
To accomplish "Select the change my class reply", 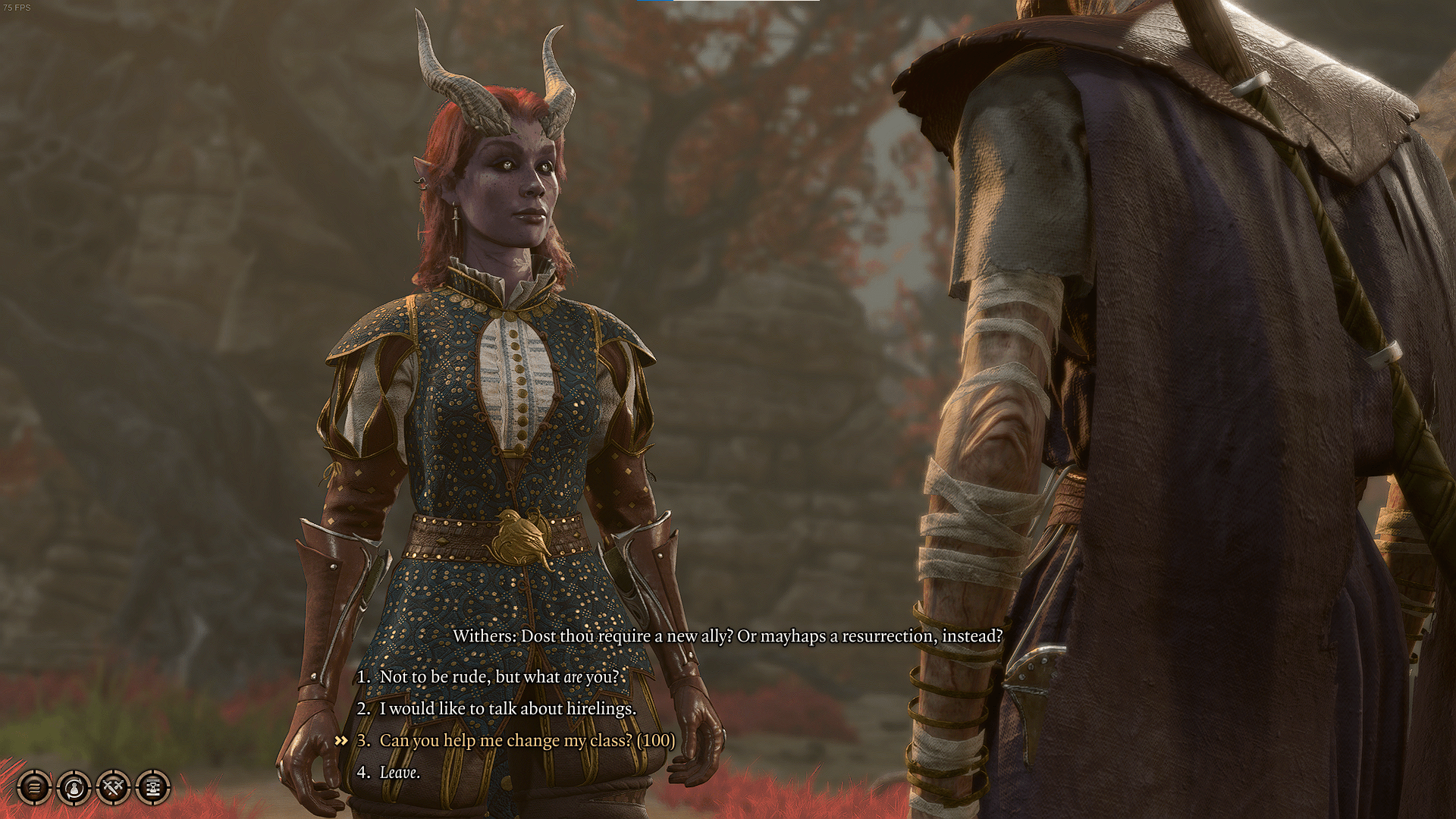I will click(x=526, y=740).
